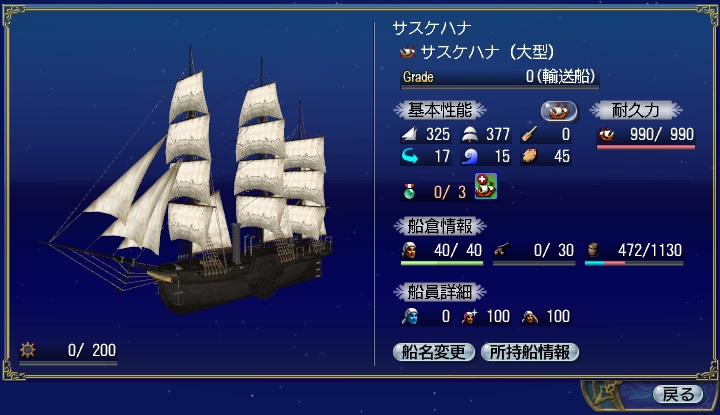Image resolution: width=720 pixels, height=415 pixels.
Task: Toggle the ship icon button beside 基本性能
Action: coord(559,110)
